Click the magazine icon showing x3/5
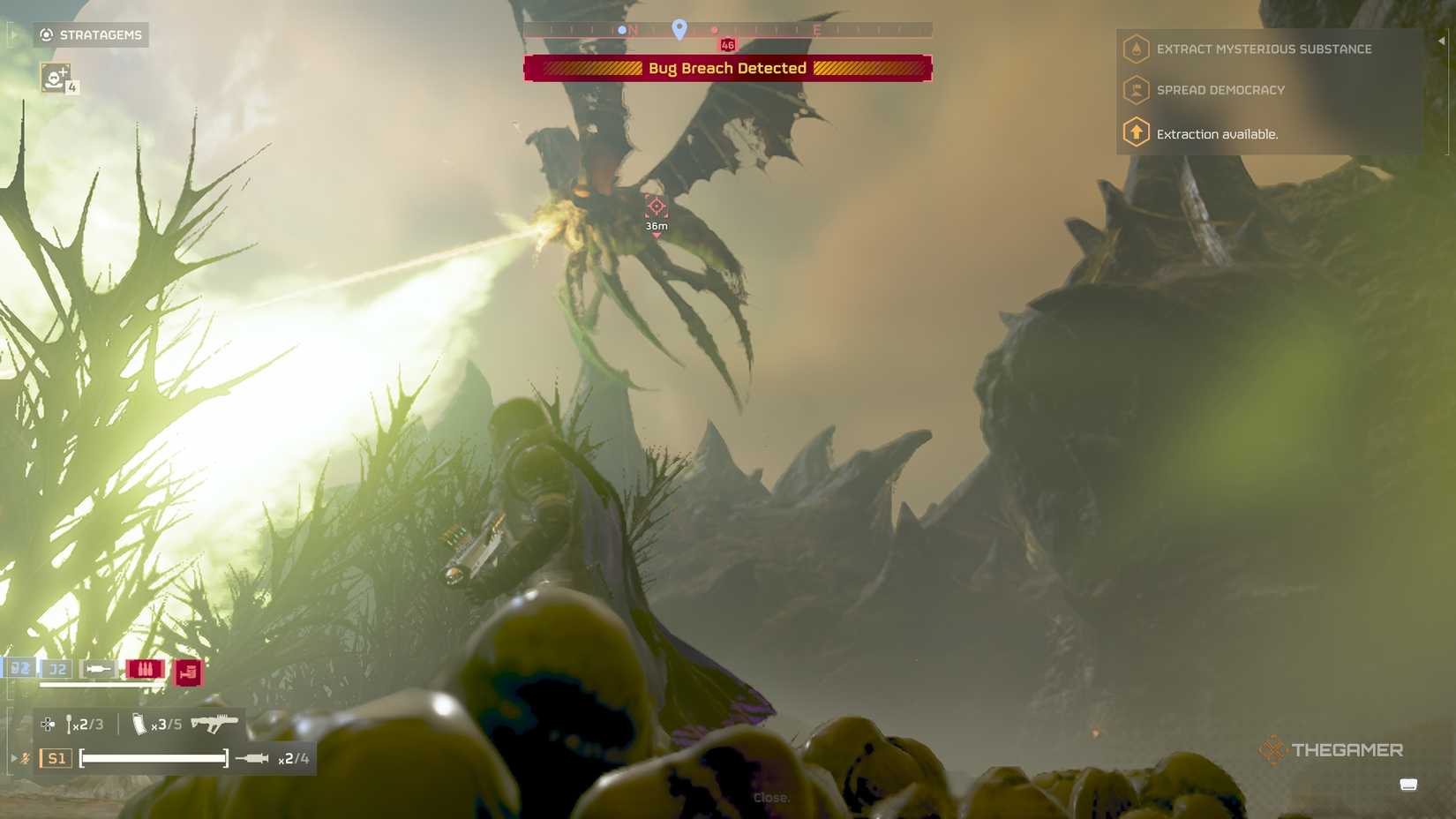This screenshot has height=819, width=1456. (139, 724)
